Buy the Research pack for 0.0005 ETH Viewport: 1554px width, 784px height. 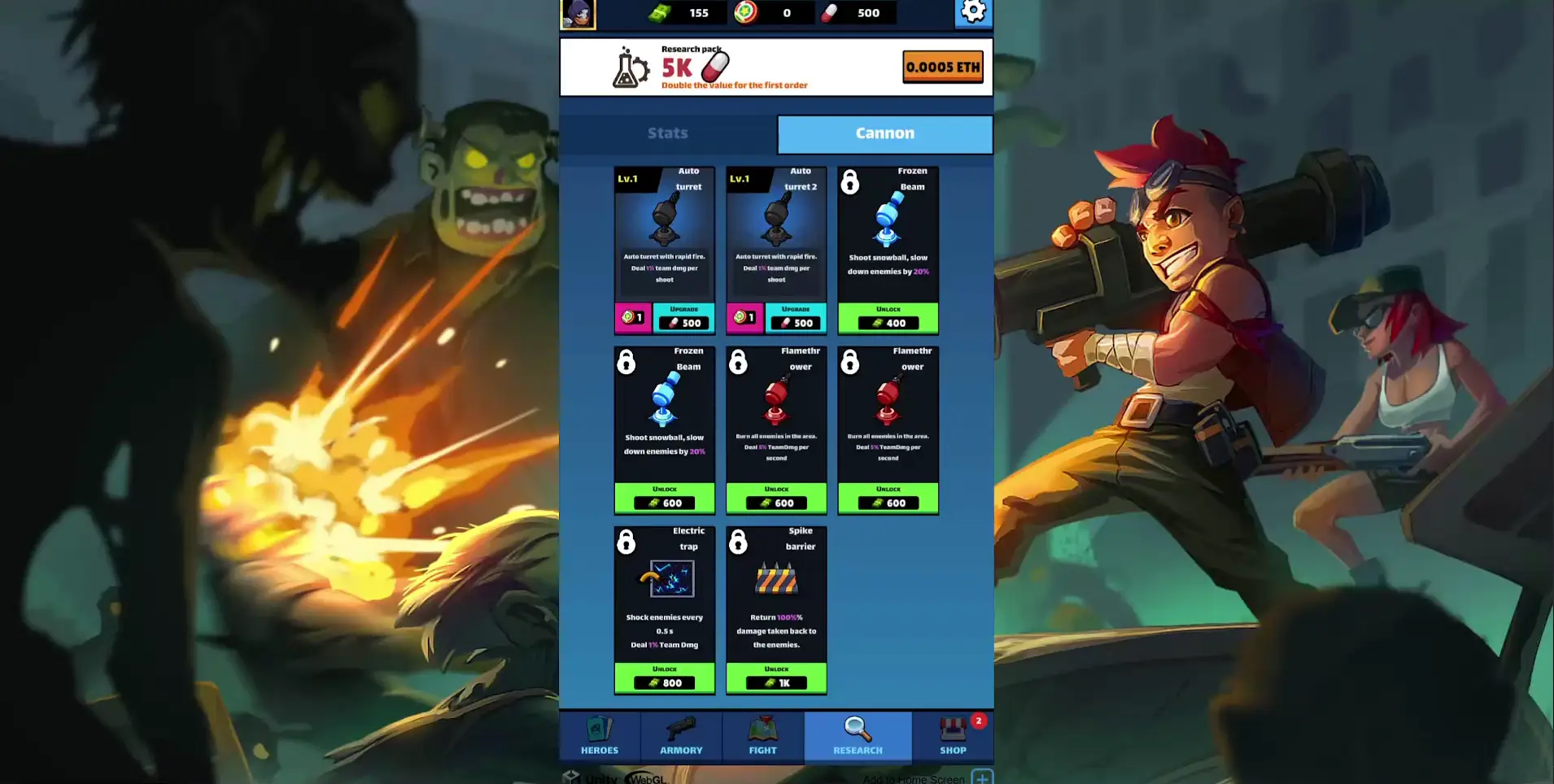(942, 67)
